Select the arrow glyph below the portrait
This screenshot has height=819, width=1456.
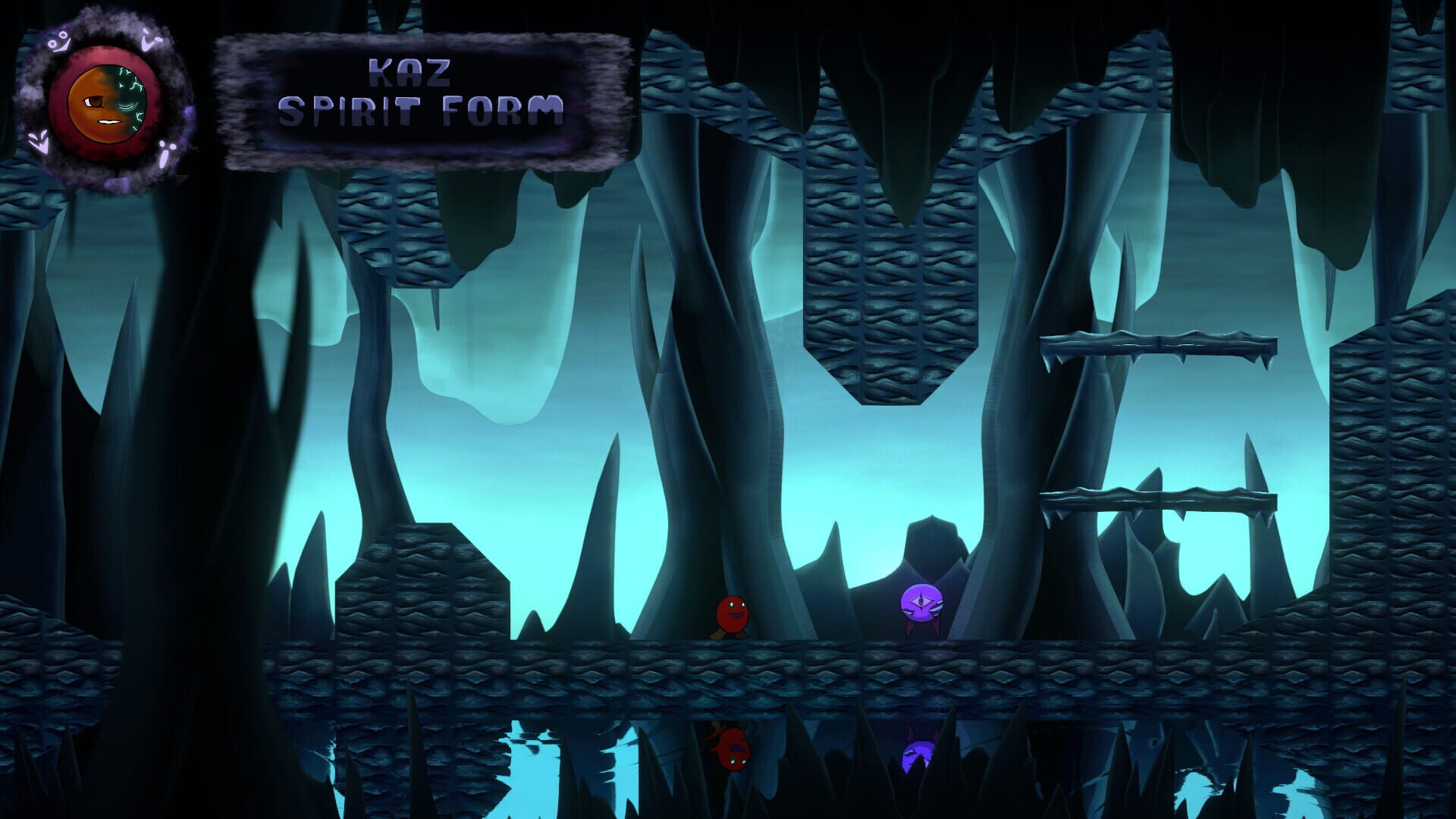point(39,140)
